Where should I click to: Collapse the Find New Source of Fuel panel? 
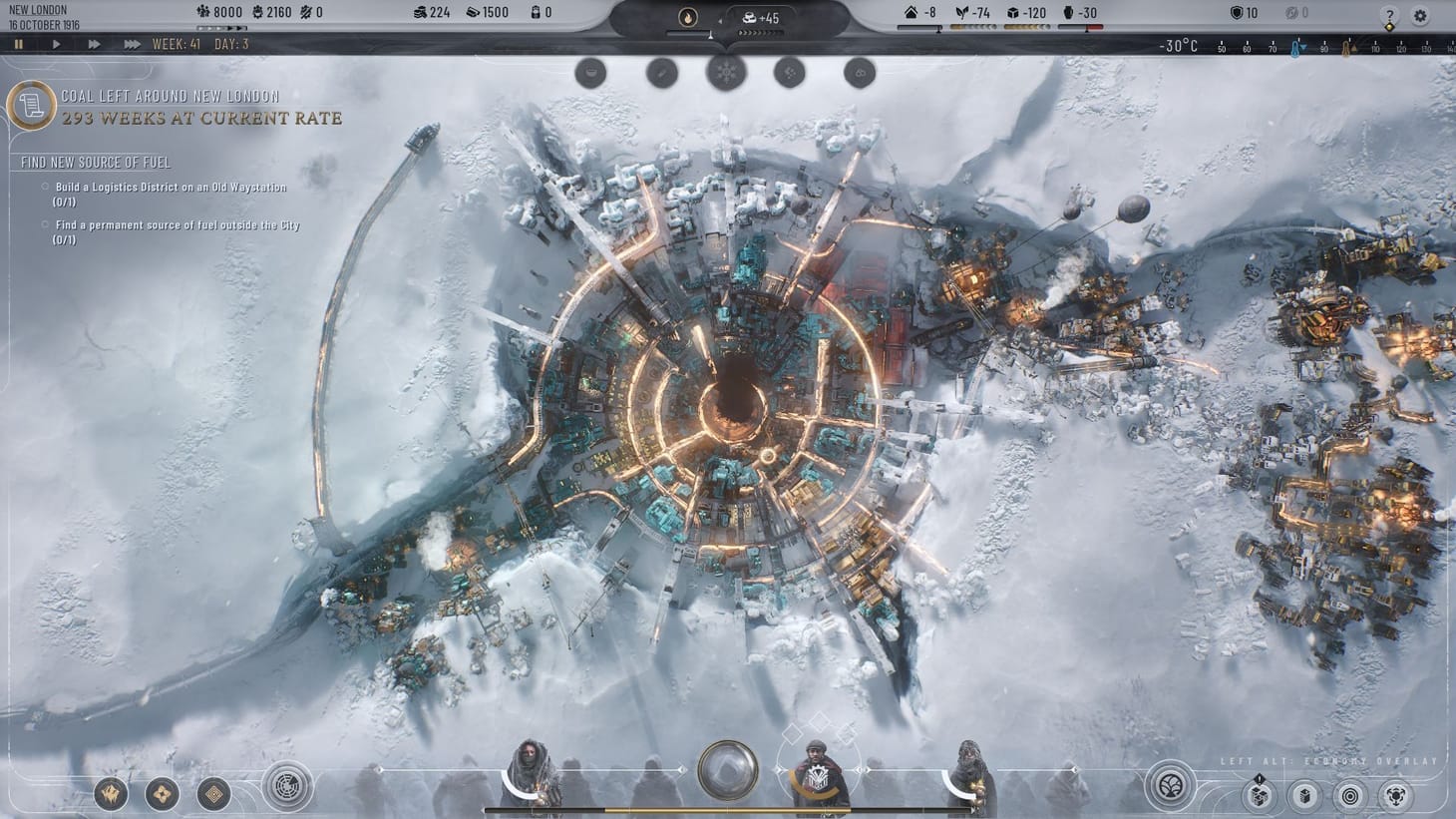[x=93, y=162]
